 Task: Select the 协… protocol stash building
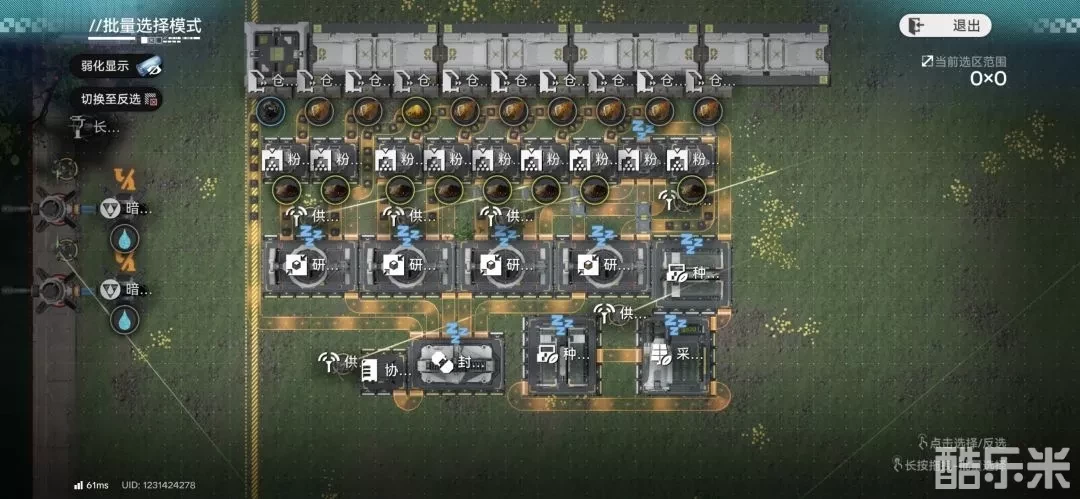coord(385,369)
